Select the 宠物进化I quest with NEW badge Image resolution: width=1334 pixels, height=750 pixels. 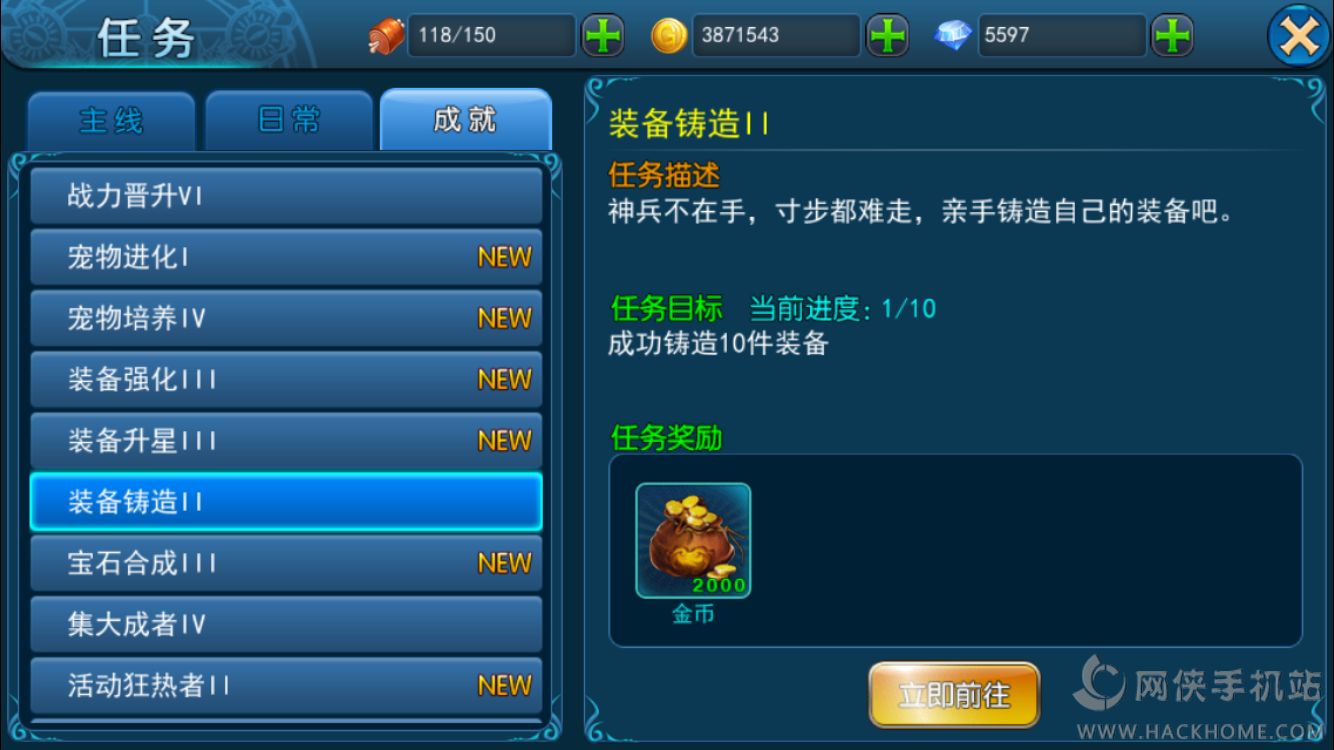[x=286, y=257]
